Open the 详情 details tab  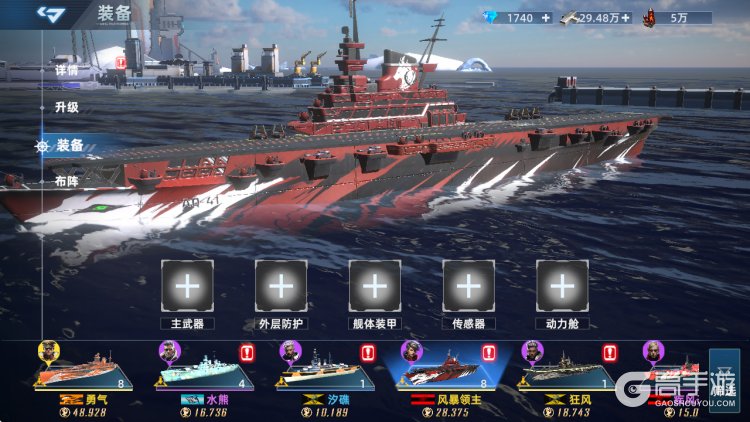click(66, 71)
